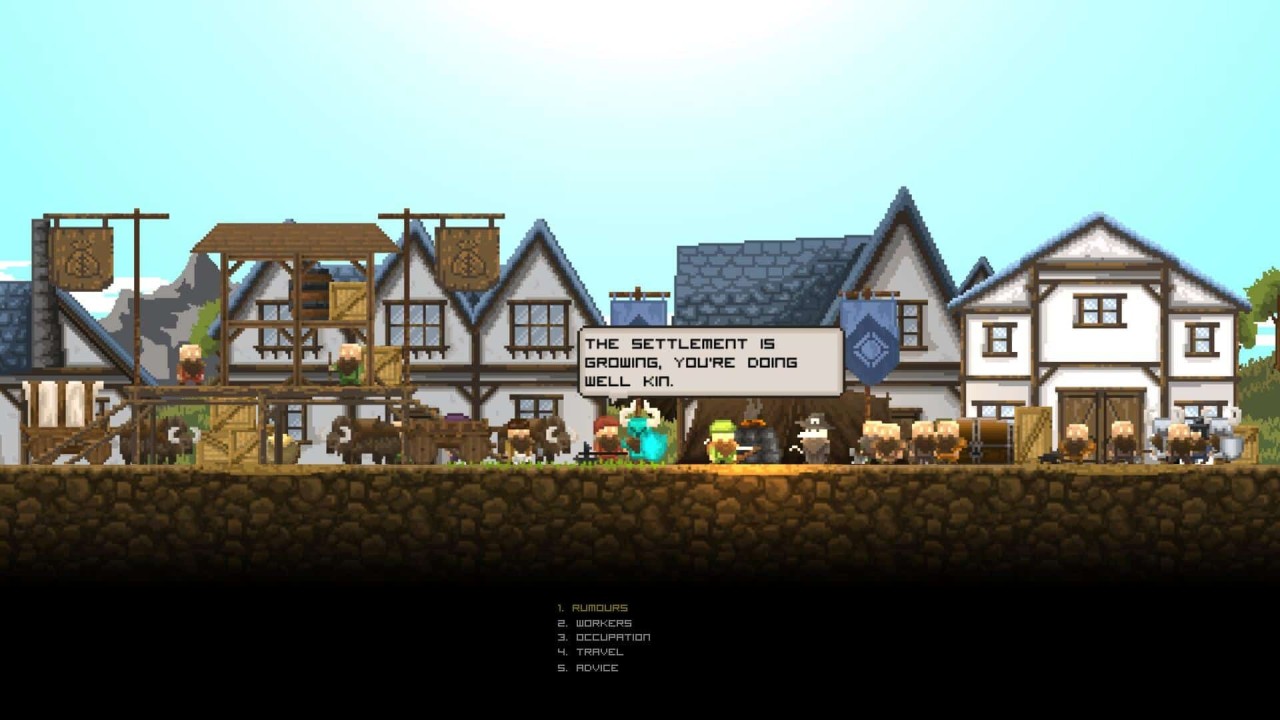The height and width of the screenshot is (720, 1280).
Task: Pick the Occupation dialogue option
Action: (612, 637)
